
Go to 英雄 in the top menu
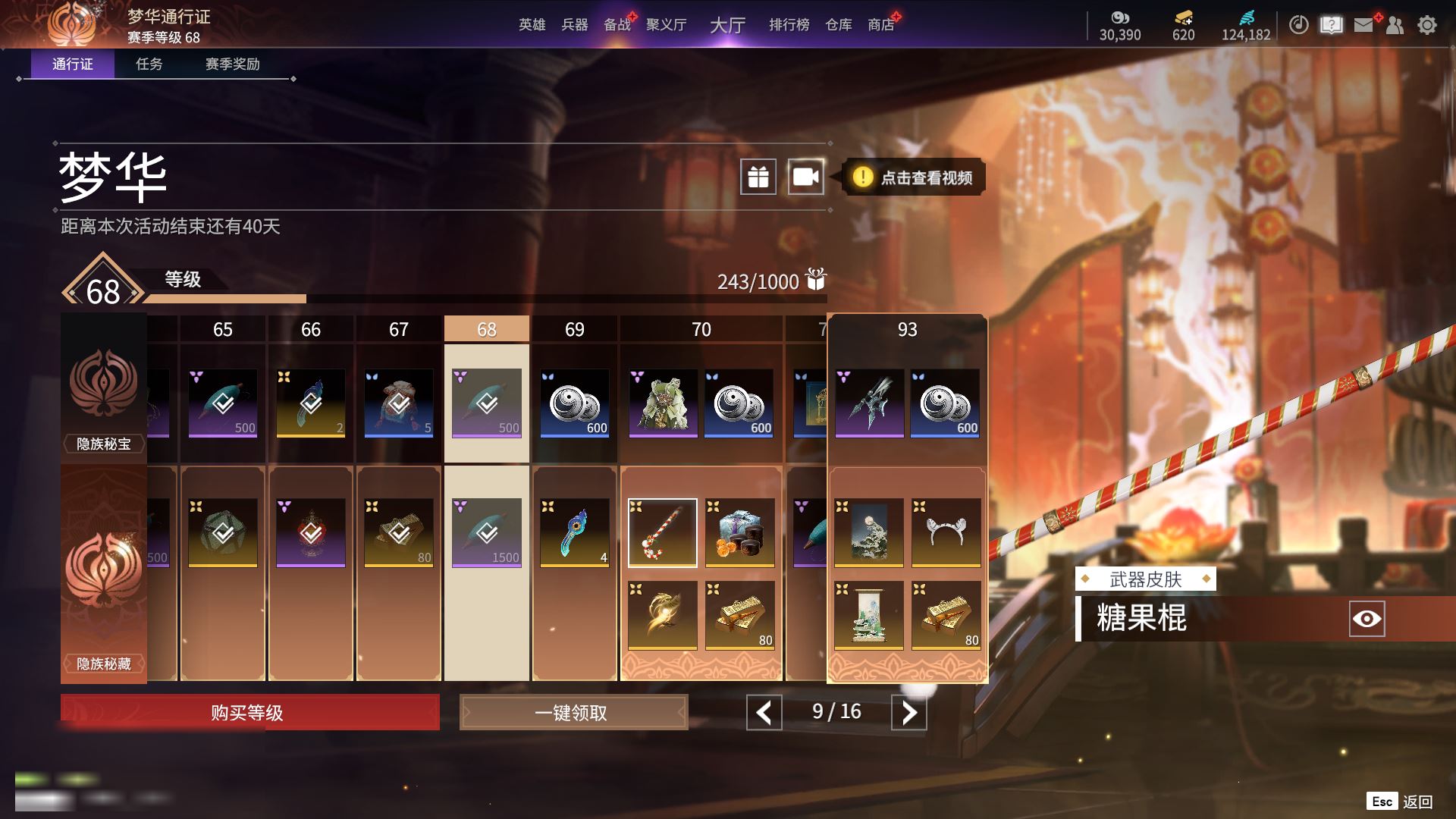[x=532, y=25]
